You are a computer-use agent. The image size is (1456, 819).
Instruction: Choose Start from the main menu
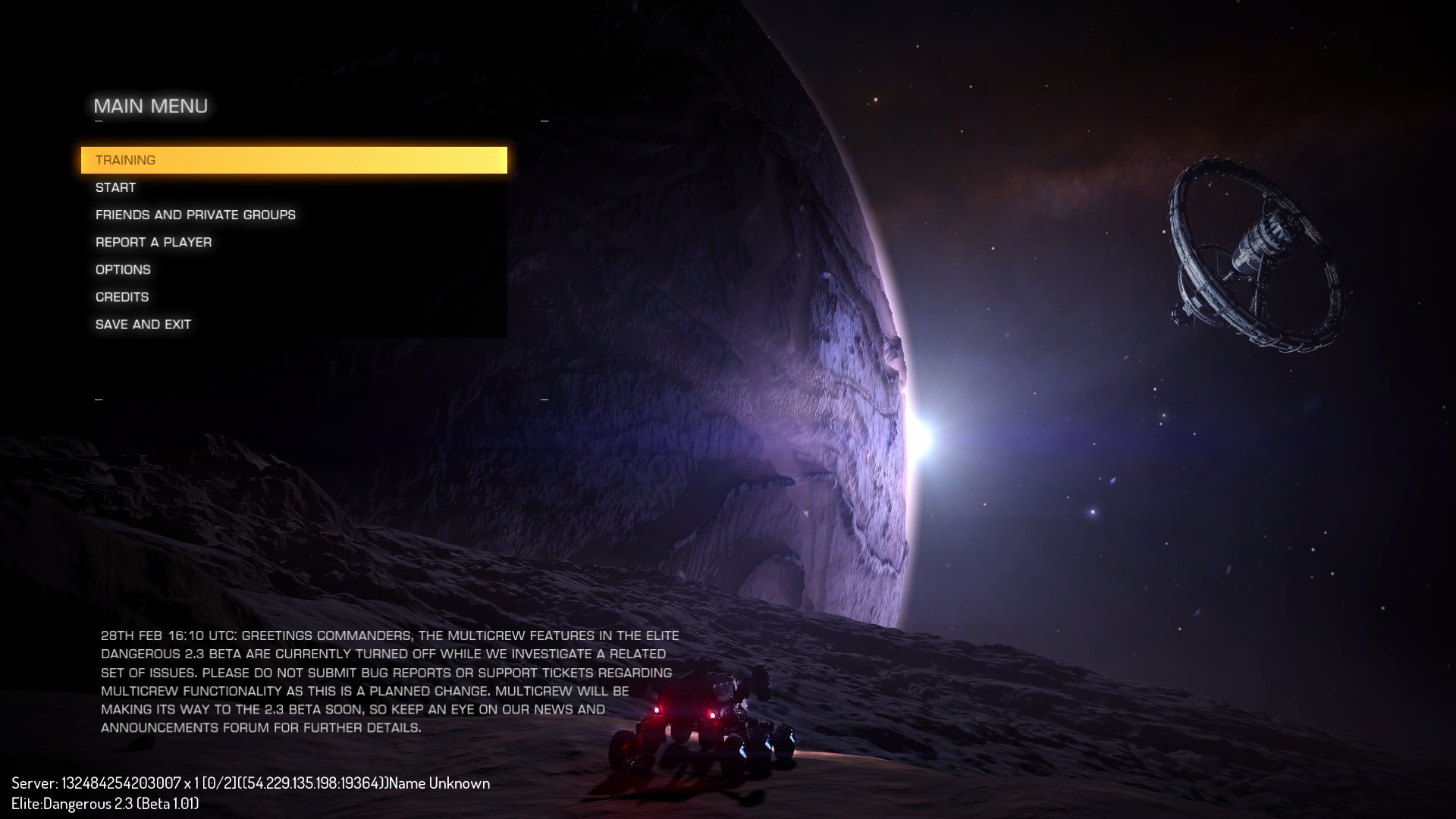116,187
